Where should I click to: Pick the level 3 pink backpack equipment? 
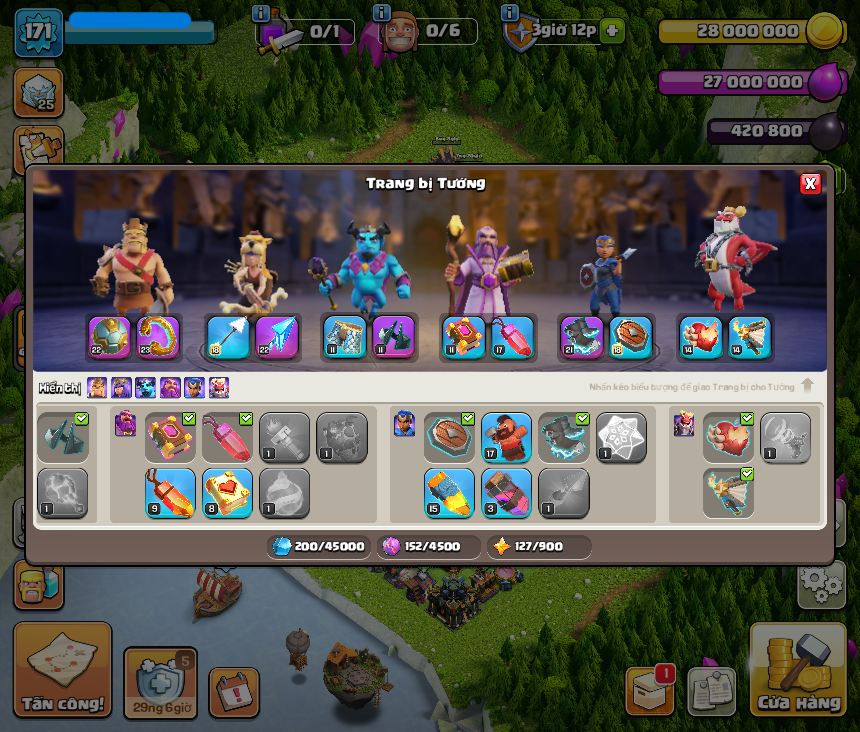click(x=506, y=493)
